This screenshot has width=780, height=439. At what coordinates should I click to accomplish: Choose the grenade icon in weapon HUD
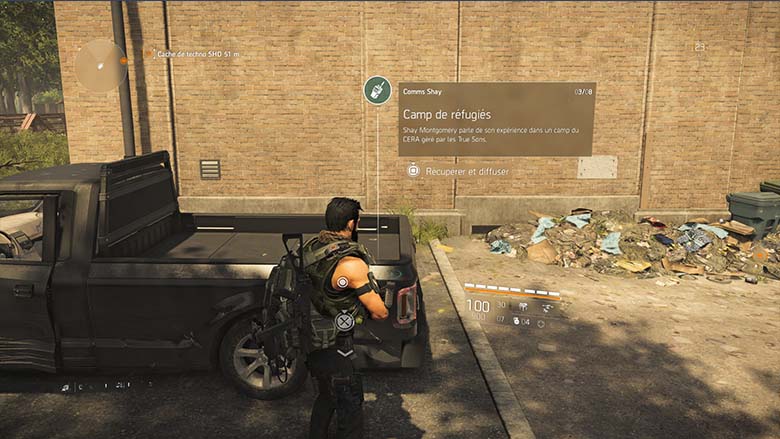[x=516, y=322]
